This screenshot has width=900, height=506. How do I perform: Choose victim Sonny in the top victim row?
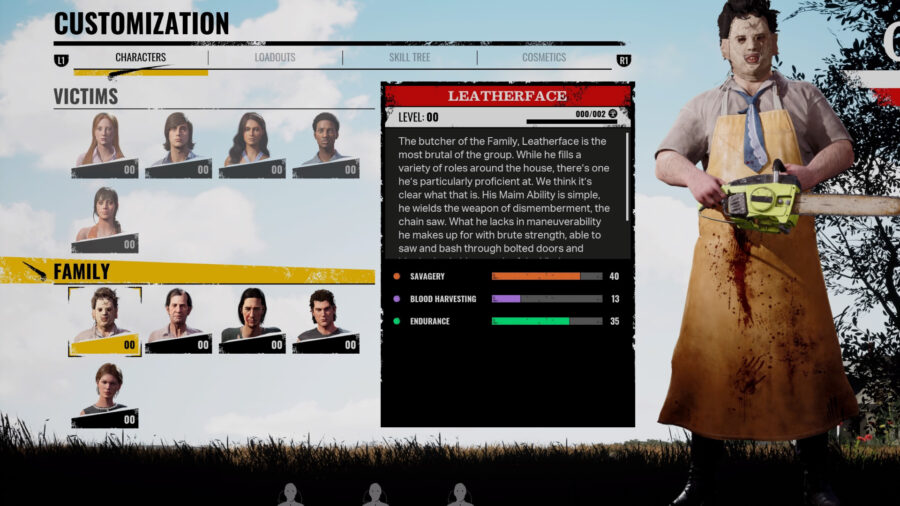326,143
